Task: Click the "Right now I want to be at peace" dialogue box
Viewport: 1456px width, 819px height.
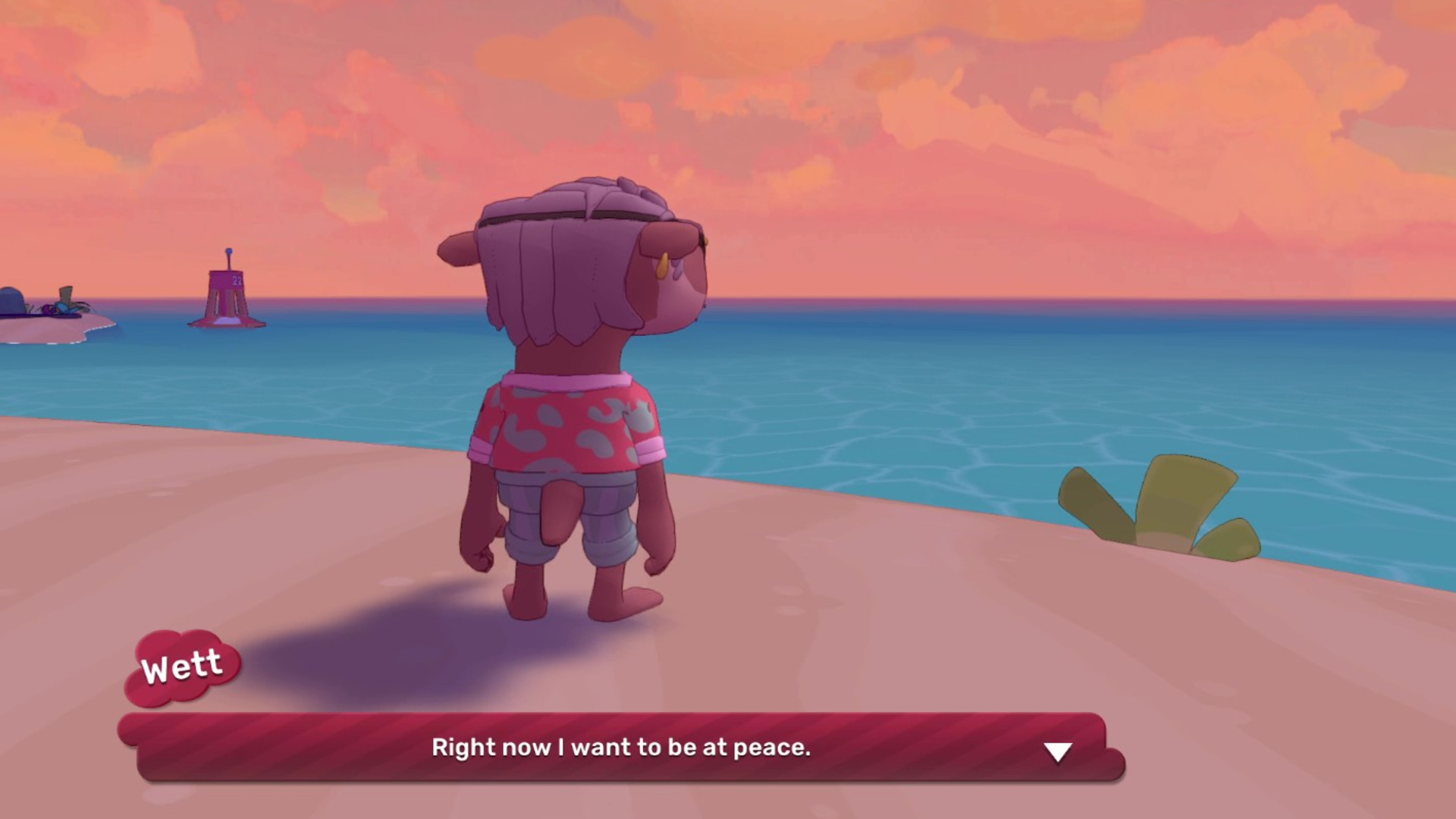Action: click(x=621, y=748)
